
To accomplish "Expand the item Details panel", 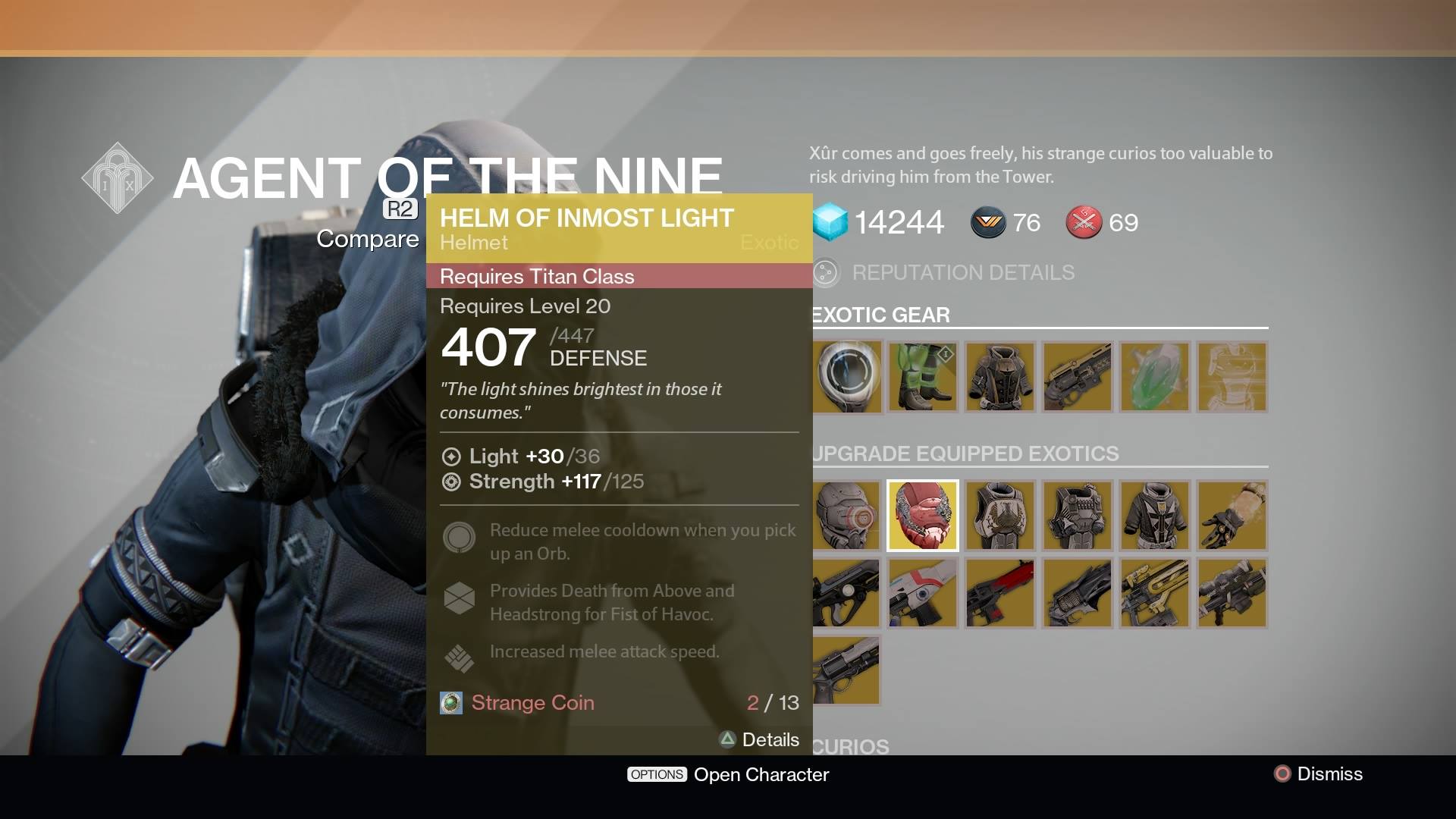I will click(x=759, y=739).
